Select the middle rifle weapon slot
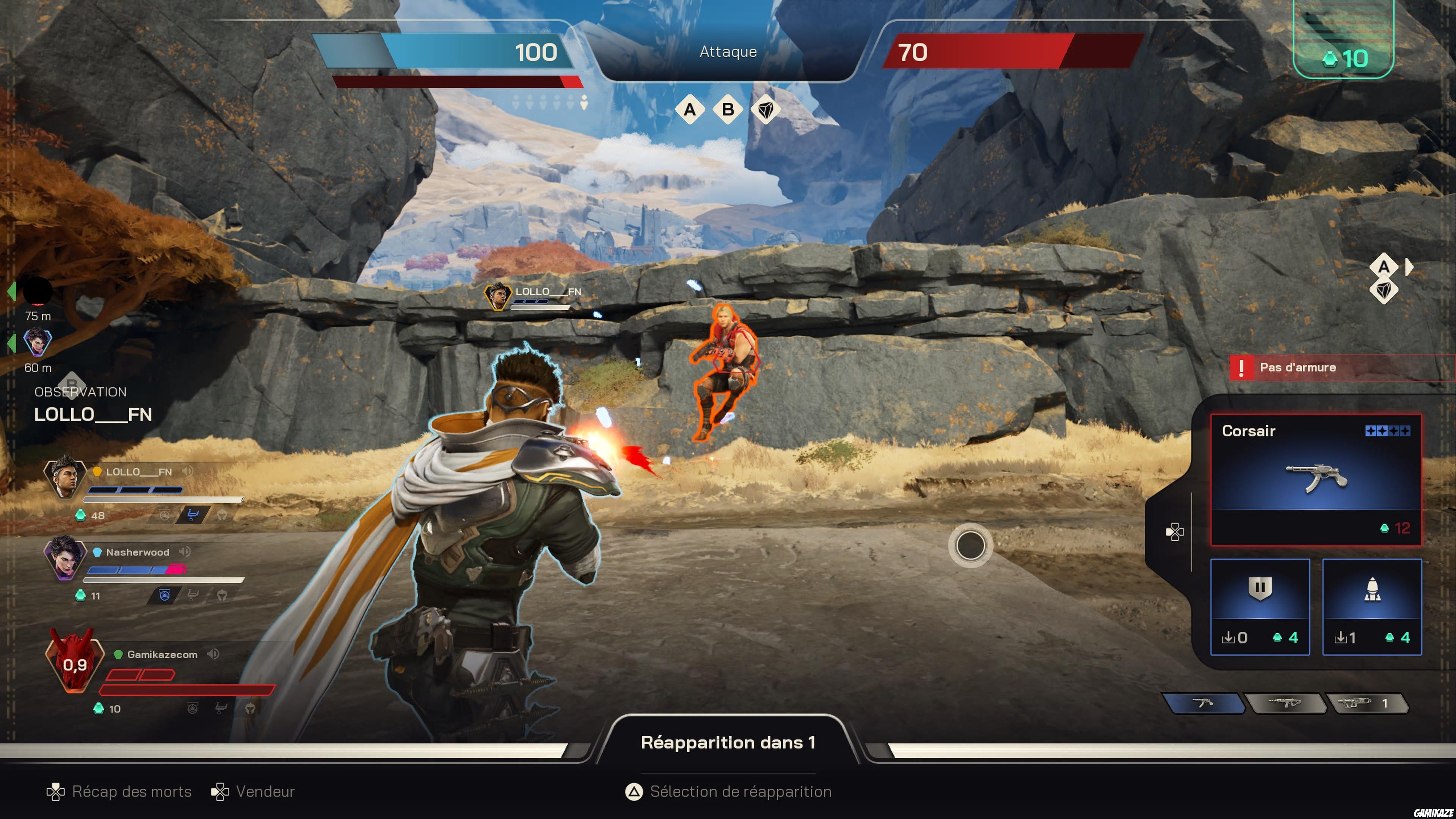 click(x=1285, y=703)
